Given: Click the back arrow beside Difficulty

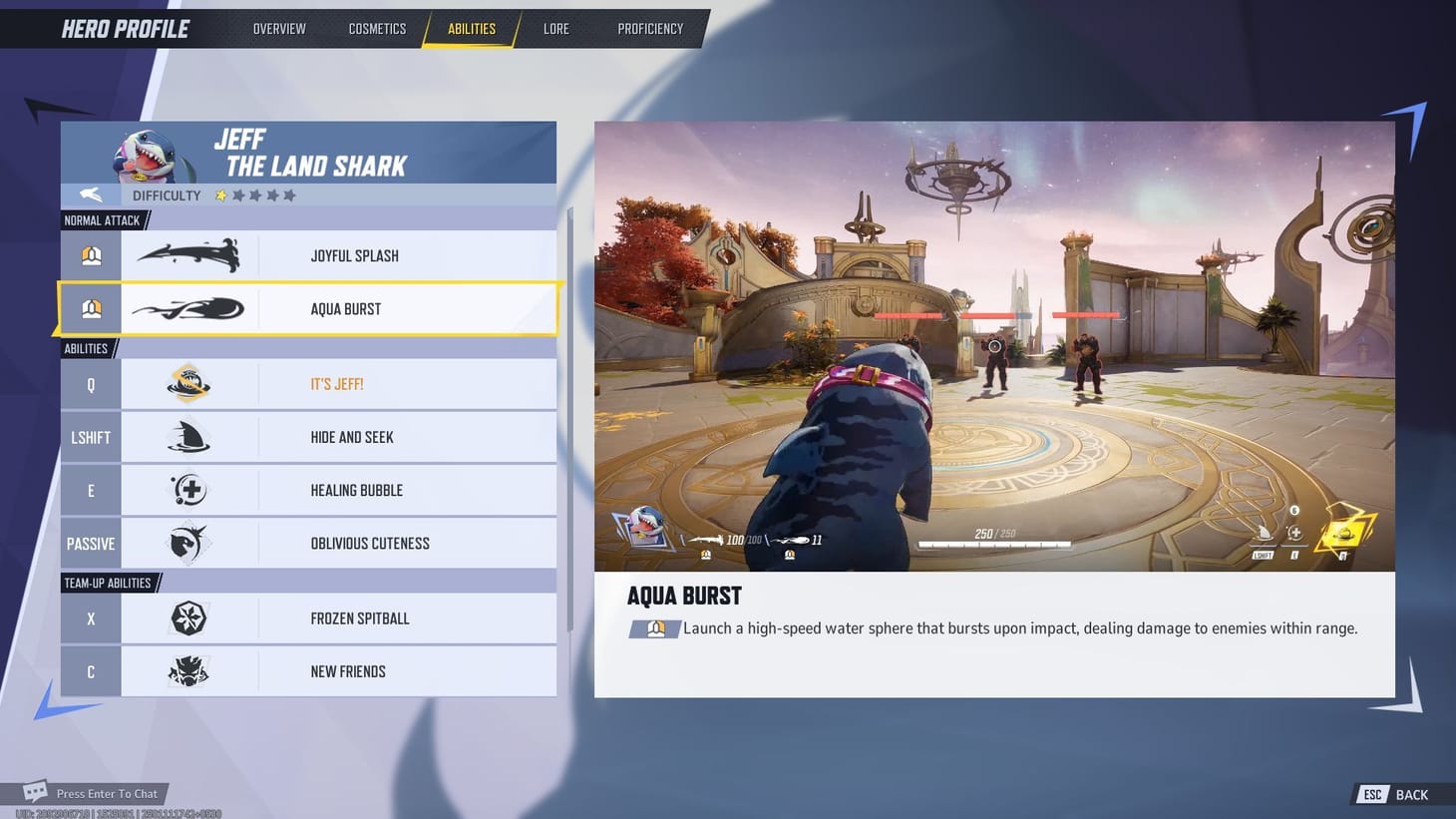Looking at the screenshot, I should (x=90, y=195).
